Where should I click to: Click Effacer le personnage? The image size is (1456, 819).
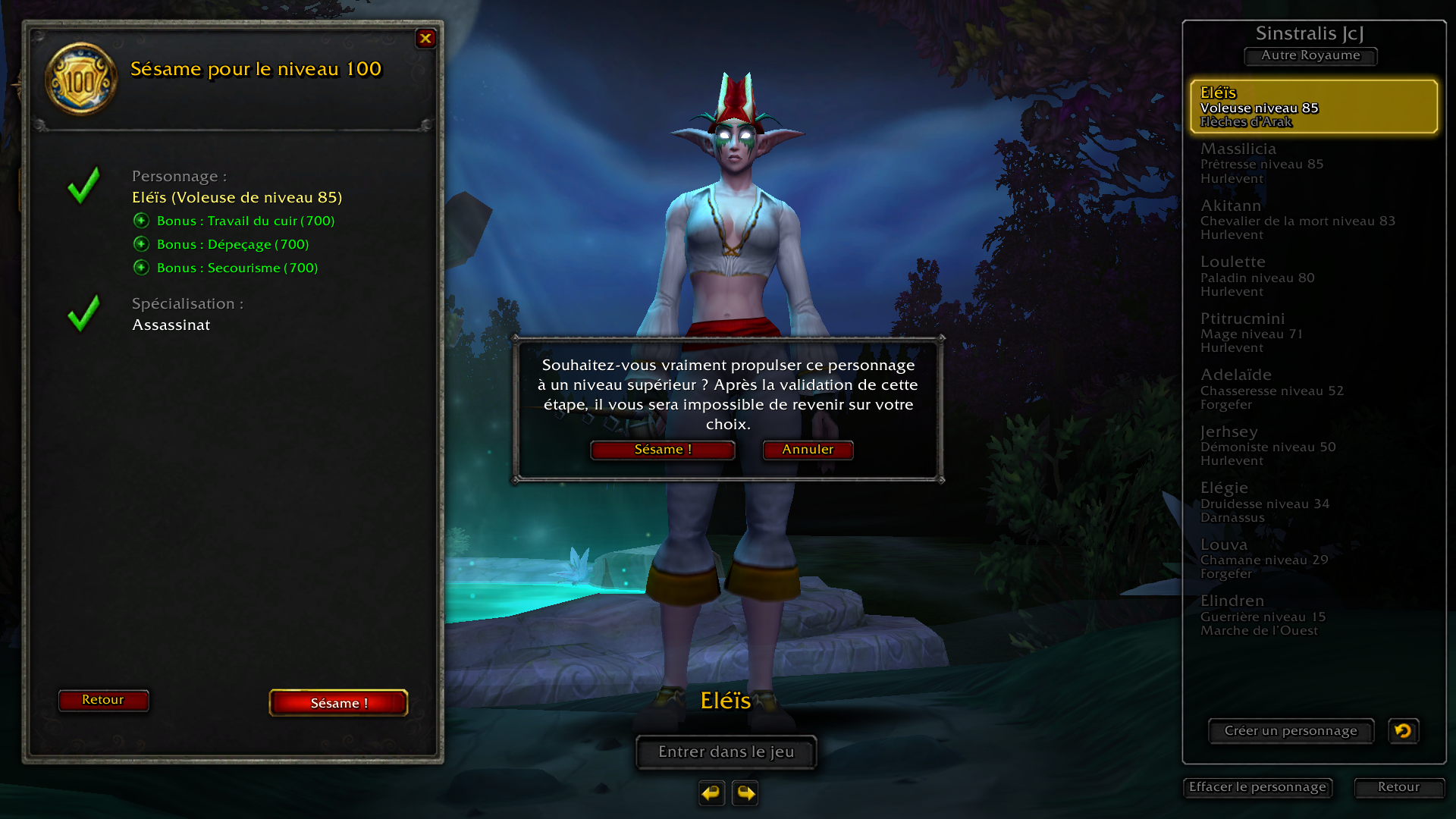(1257, 787)
